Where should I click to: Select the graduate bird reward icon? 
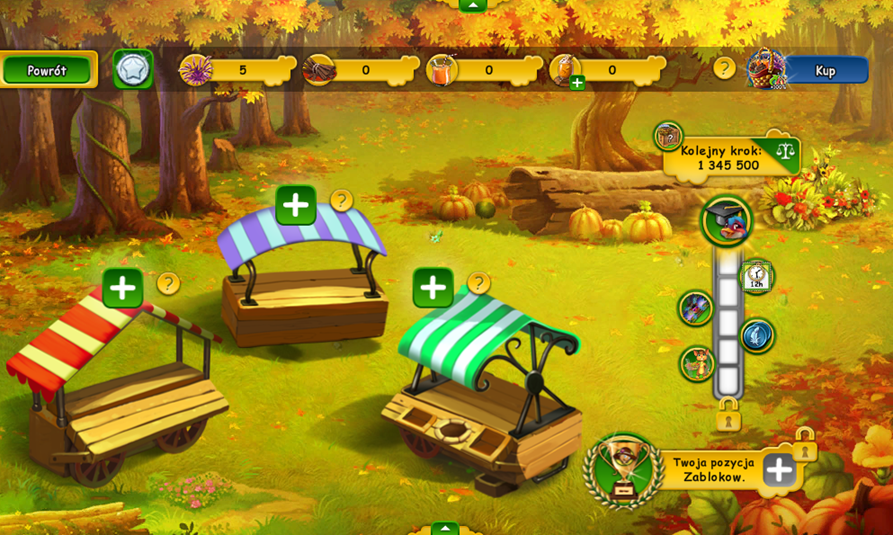click(x=726, y=221)
